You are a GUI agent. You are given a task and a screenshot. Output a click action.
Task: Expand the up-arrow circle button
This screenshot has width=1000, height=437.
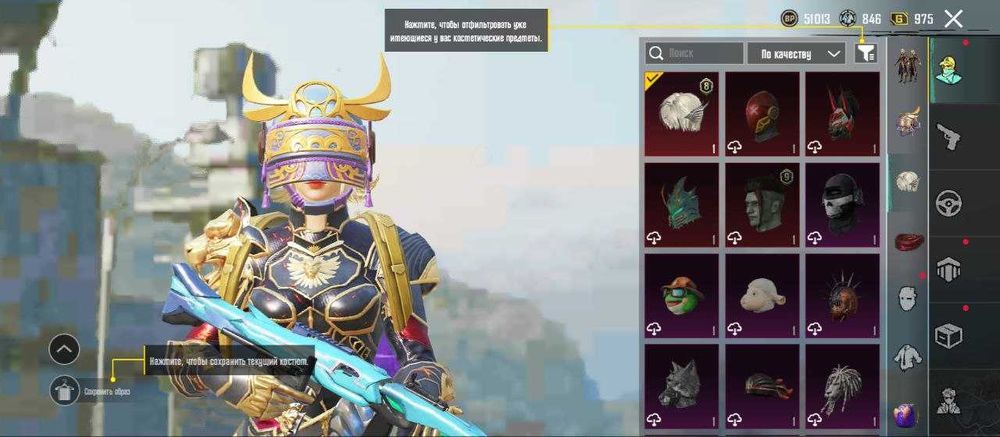point(63,349)
